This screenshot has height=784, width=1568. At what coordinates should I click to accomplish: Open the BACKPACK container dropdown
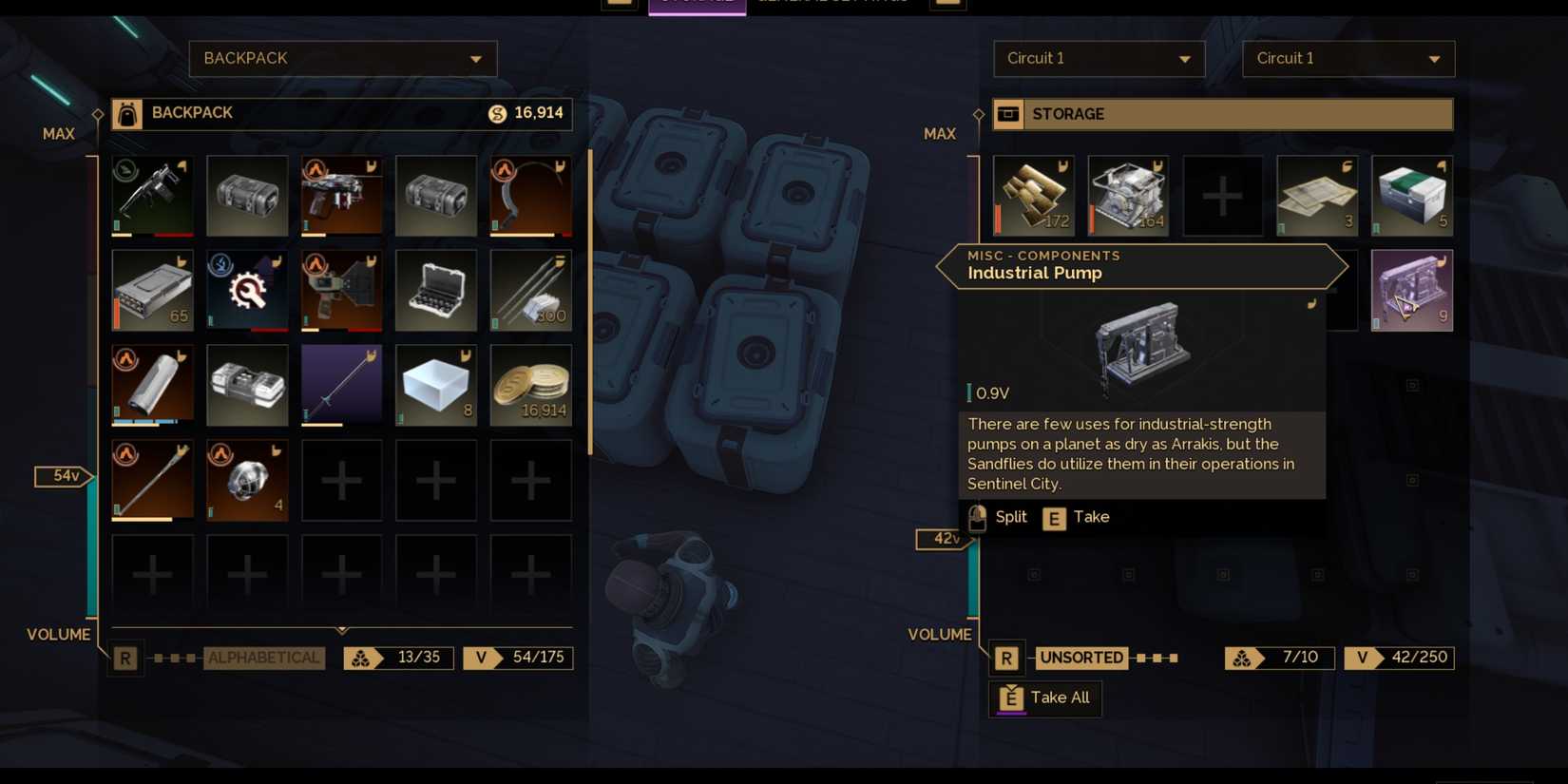[342, 58]
